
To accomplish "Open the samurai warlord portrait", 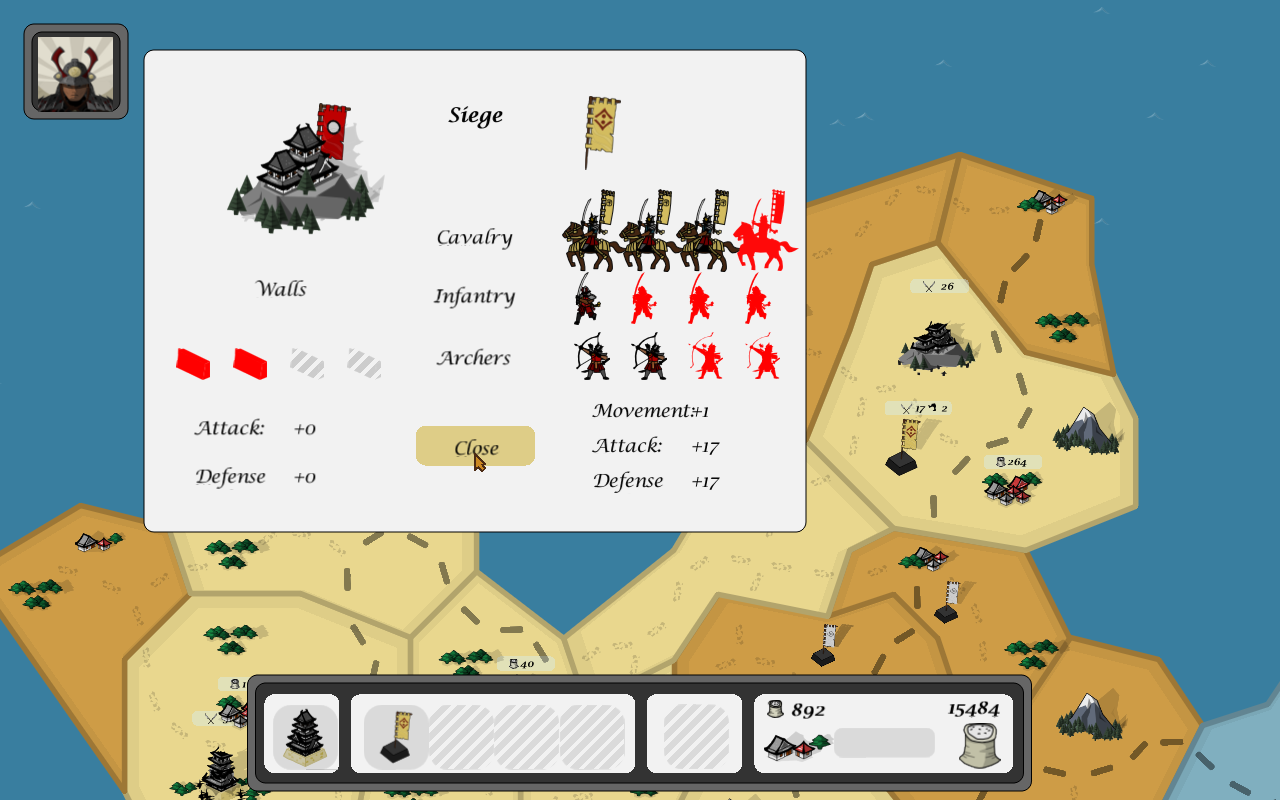I will tap(76, 72).
